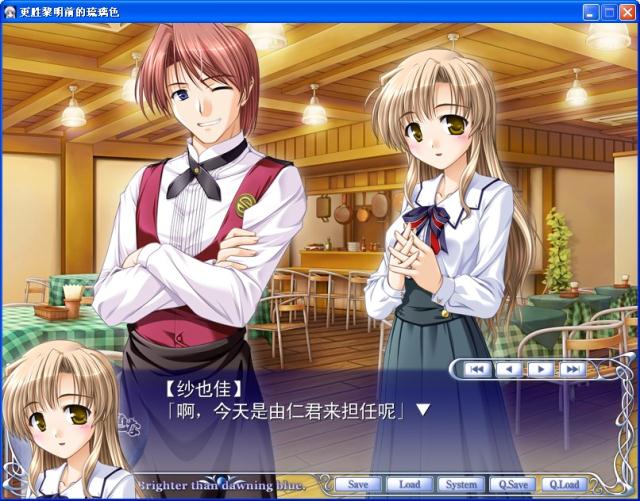Go back one line with the single-left arrow

[x=509, y=369]
